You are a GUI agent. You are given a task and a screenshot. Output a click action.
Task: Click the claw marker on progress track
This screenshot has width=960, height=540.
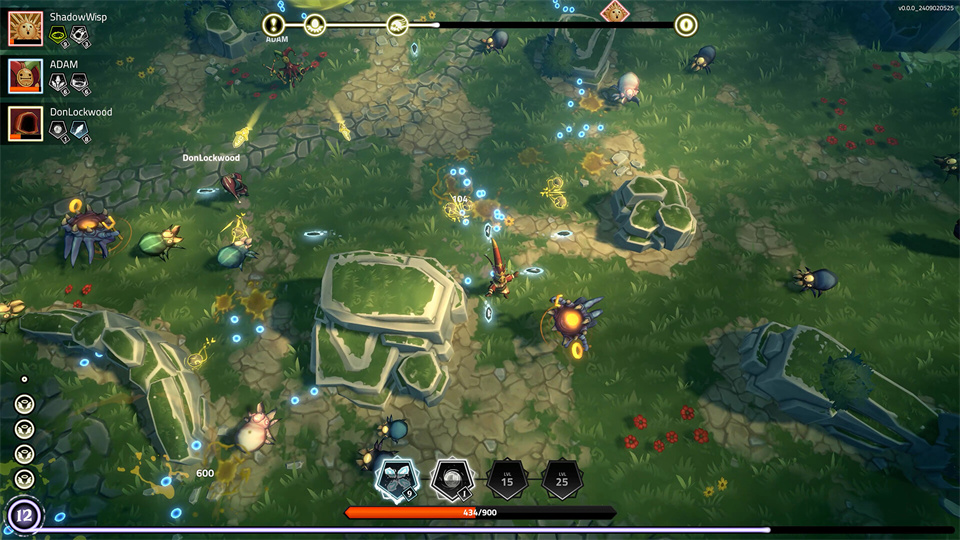click(x=397, y=25)
